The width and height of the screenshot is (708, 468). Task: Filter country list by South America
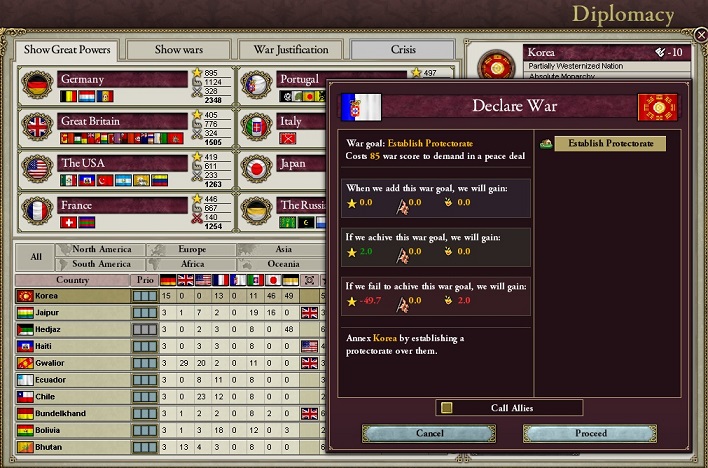[101, 264]
